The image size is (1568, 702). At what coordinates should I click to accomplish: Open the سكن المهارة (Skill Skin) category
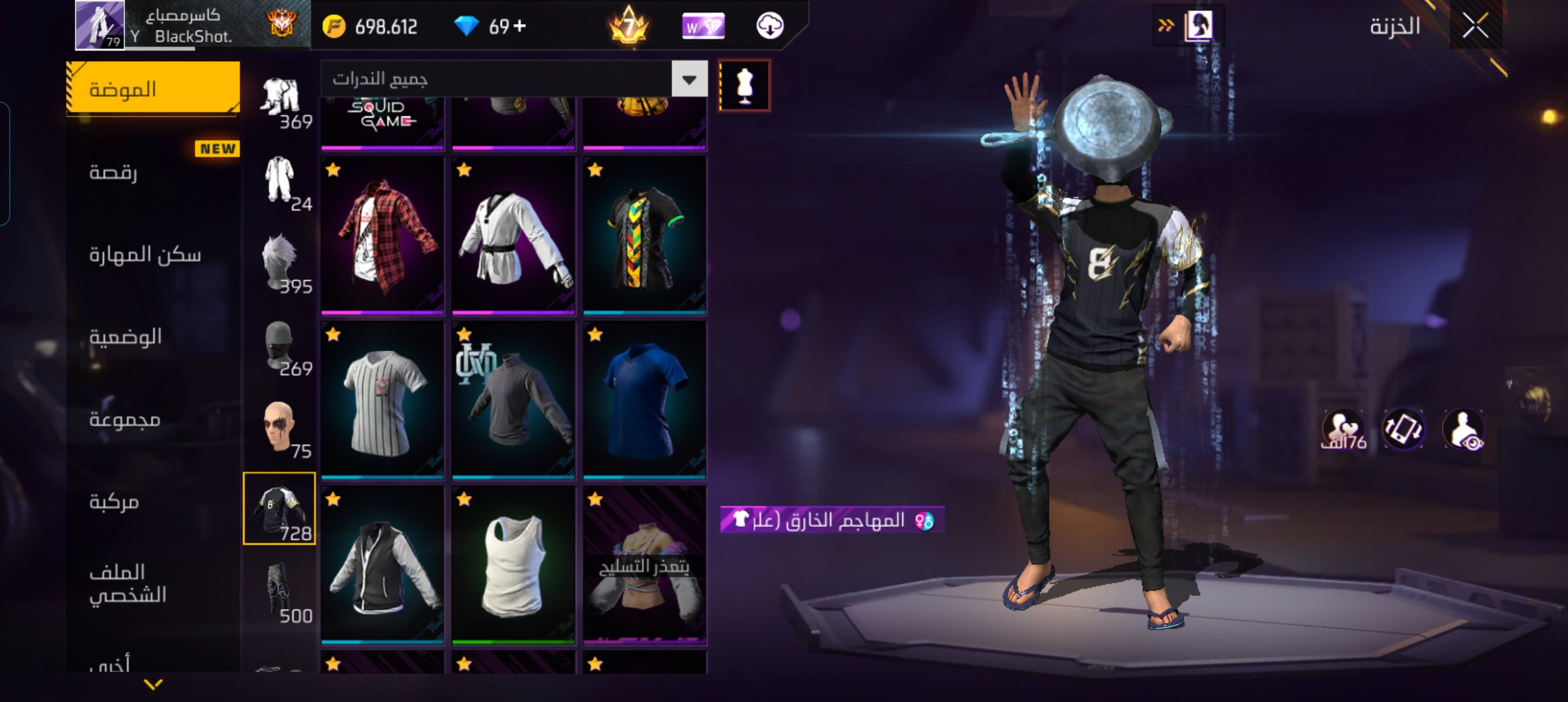145,255
